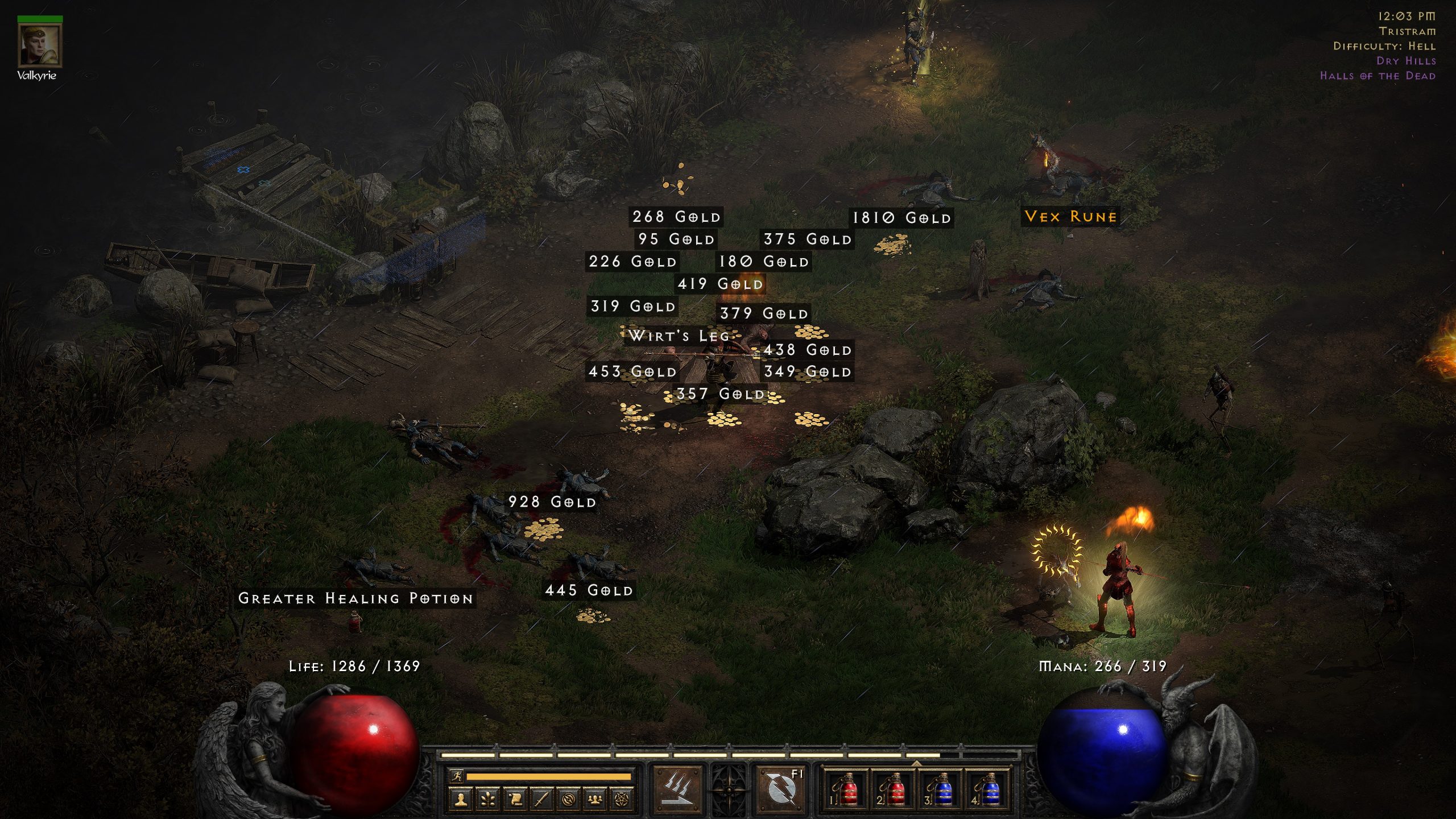The image size is (1456, 819).
Task: Pick up the Wirt's Leg label
Action: [679, 336]
